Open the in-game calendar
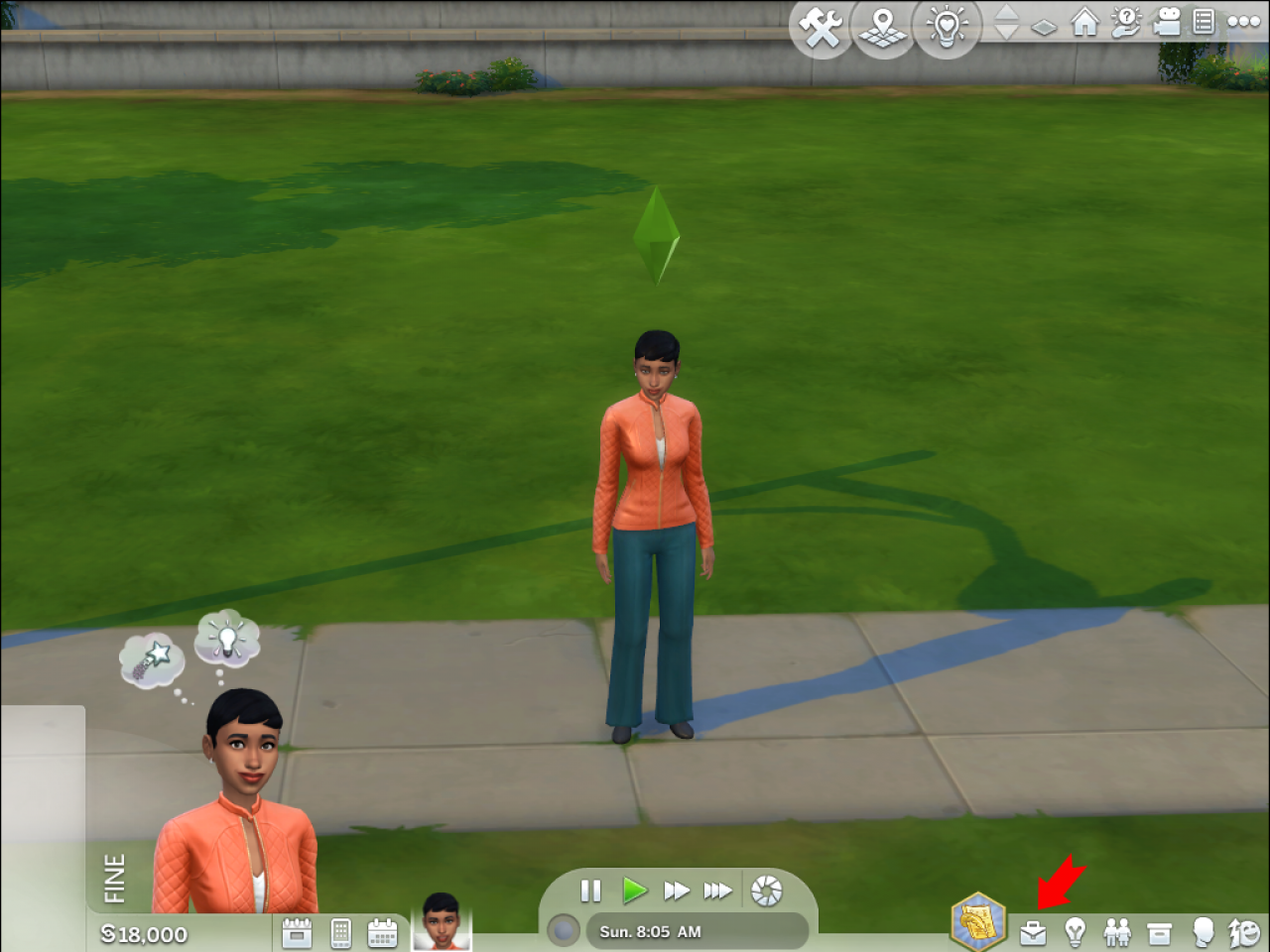Image resolution: width=1270 pixels, height=952 pixels. click(384, 932)
